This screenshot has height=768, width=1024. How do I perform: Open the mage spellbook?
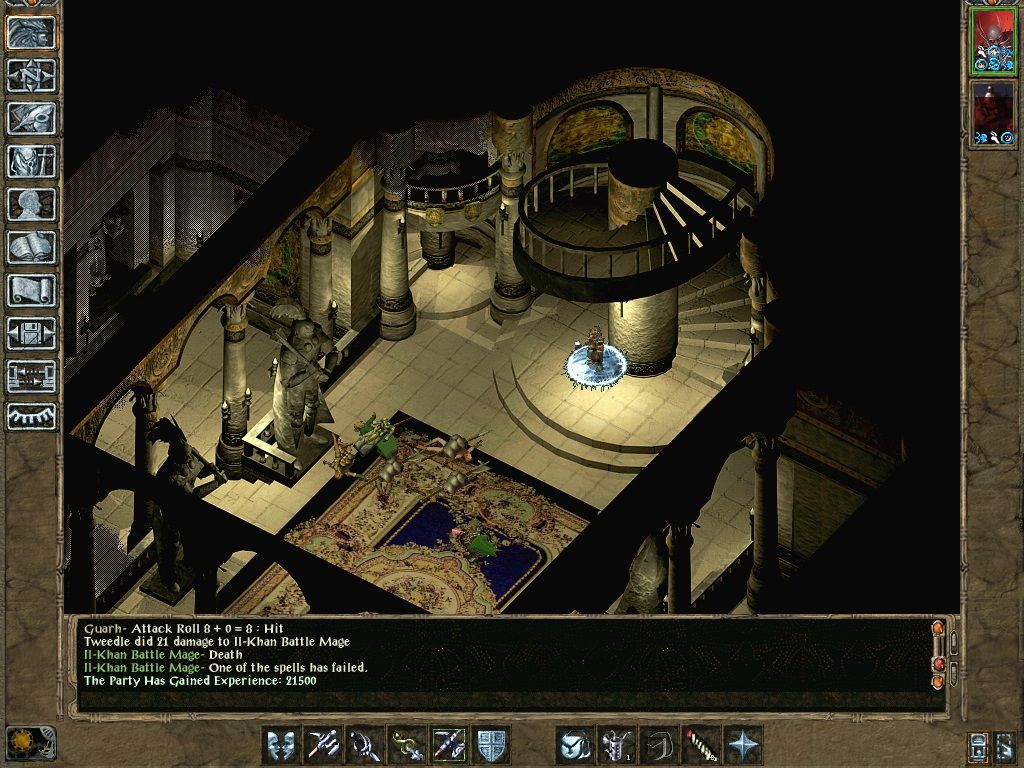pos(32,247)
